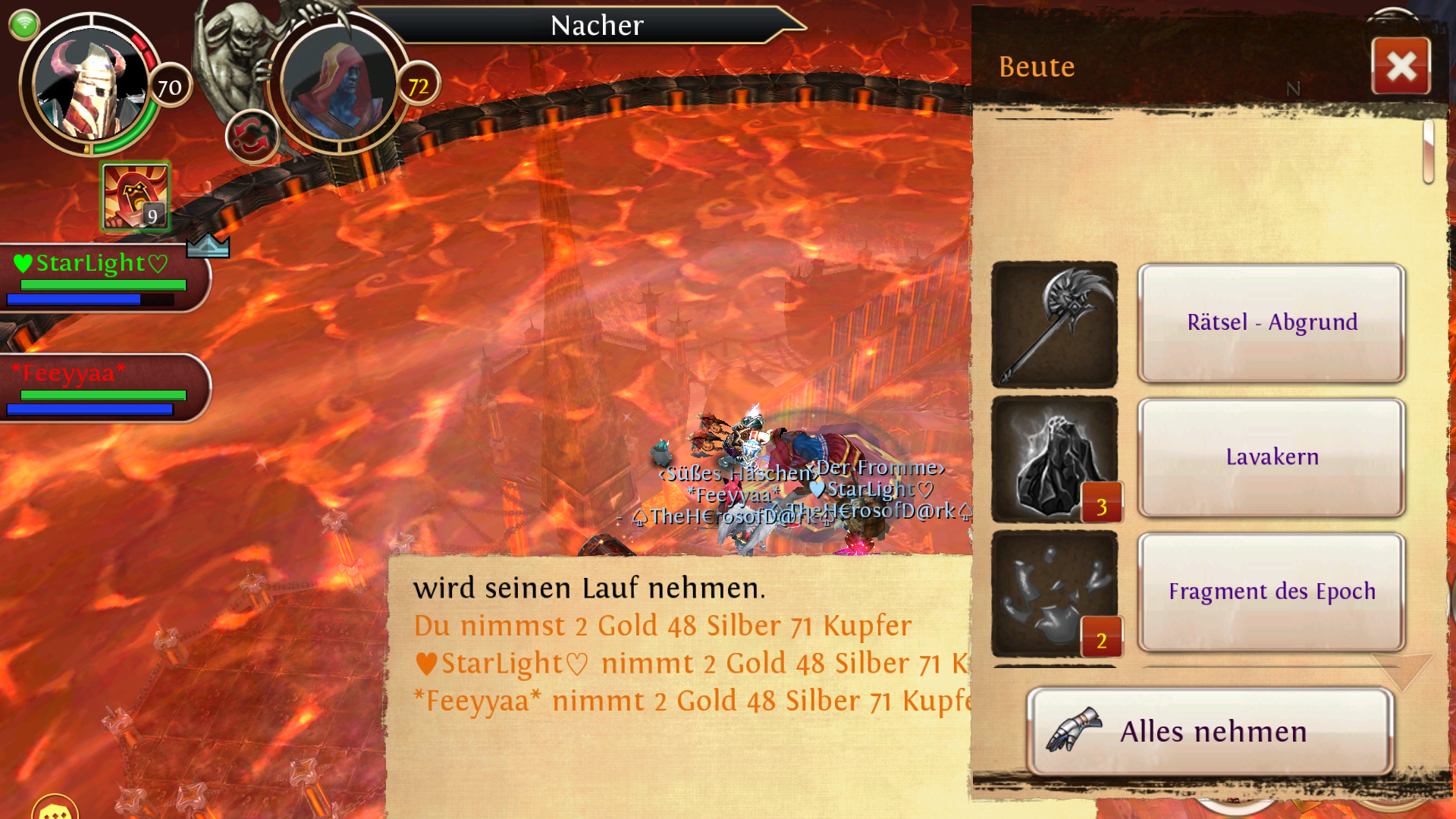The image size is (1456, 819).
Task: Open the yellow chat bubble button
Action: [55, 808]
